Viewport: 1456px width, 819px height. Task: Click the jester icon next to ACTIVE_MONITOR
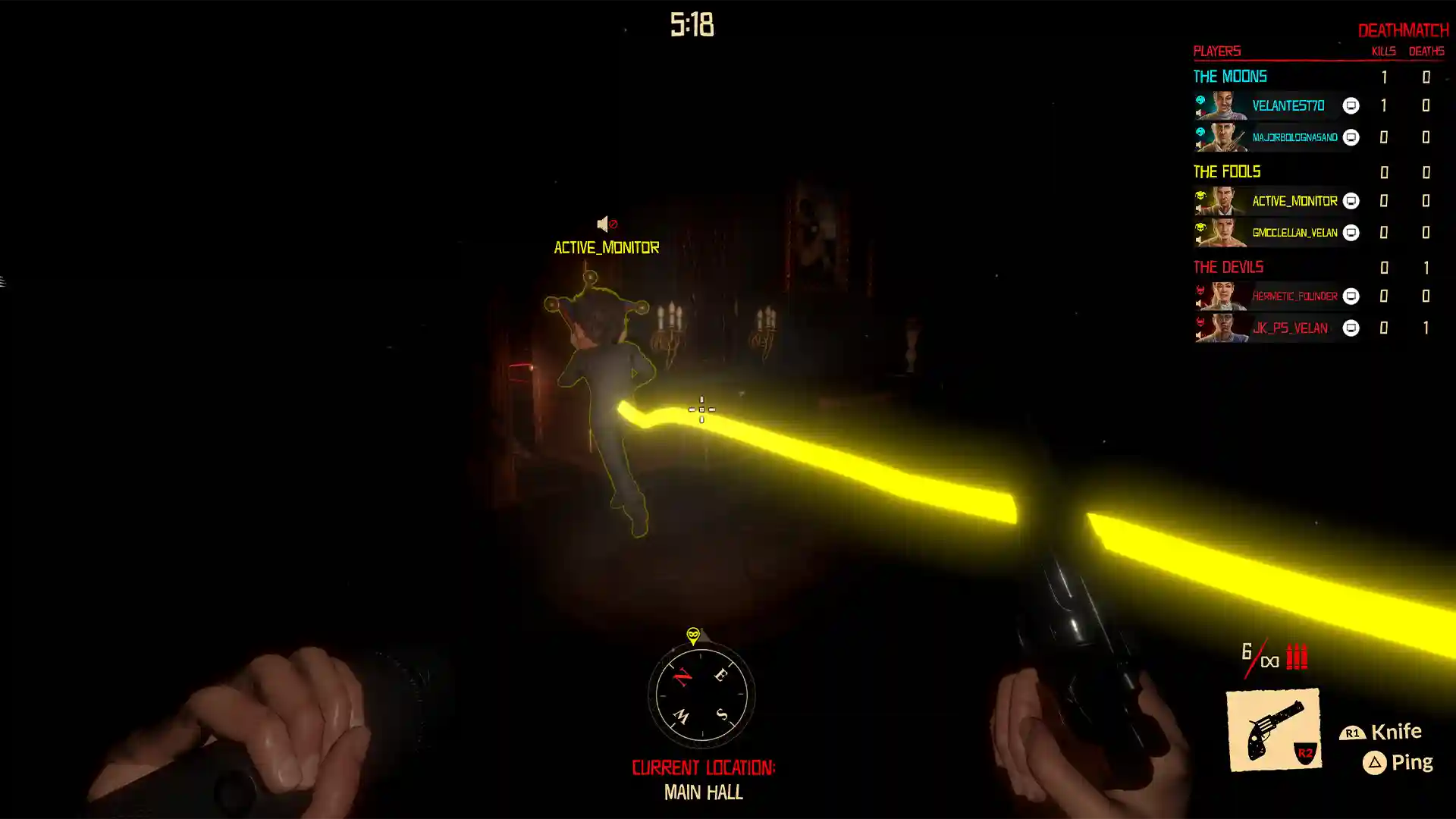[x=1200, y=196]
